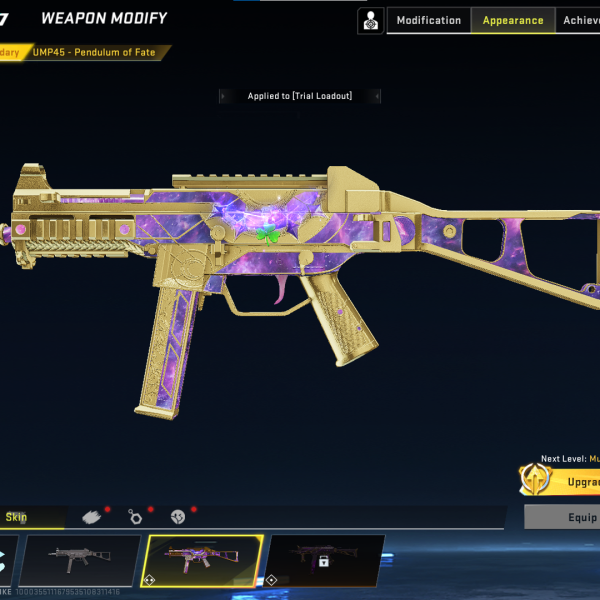Choose the locked dark UMP45 skin

coord(324,560)
